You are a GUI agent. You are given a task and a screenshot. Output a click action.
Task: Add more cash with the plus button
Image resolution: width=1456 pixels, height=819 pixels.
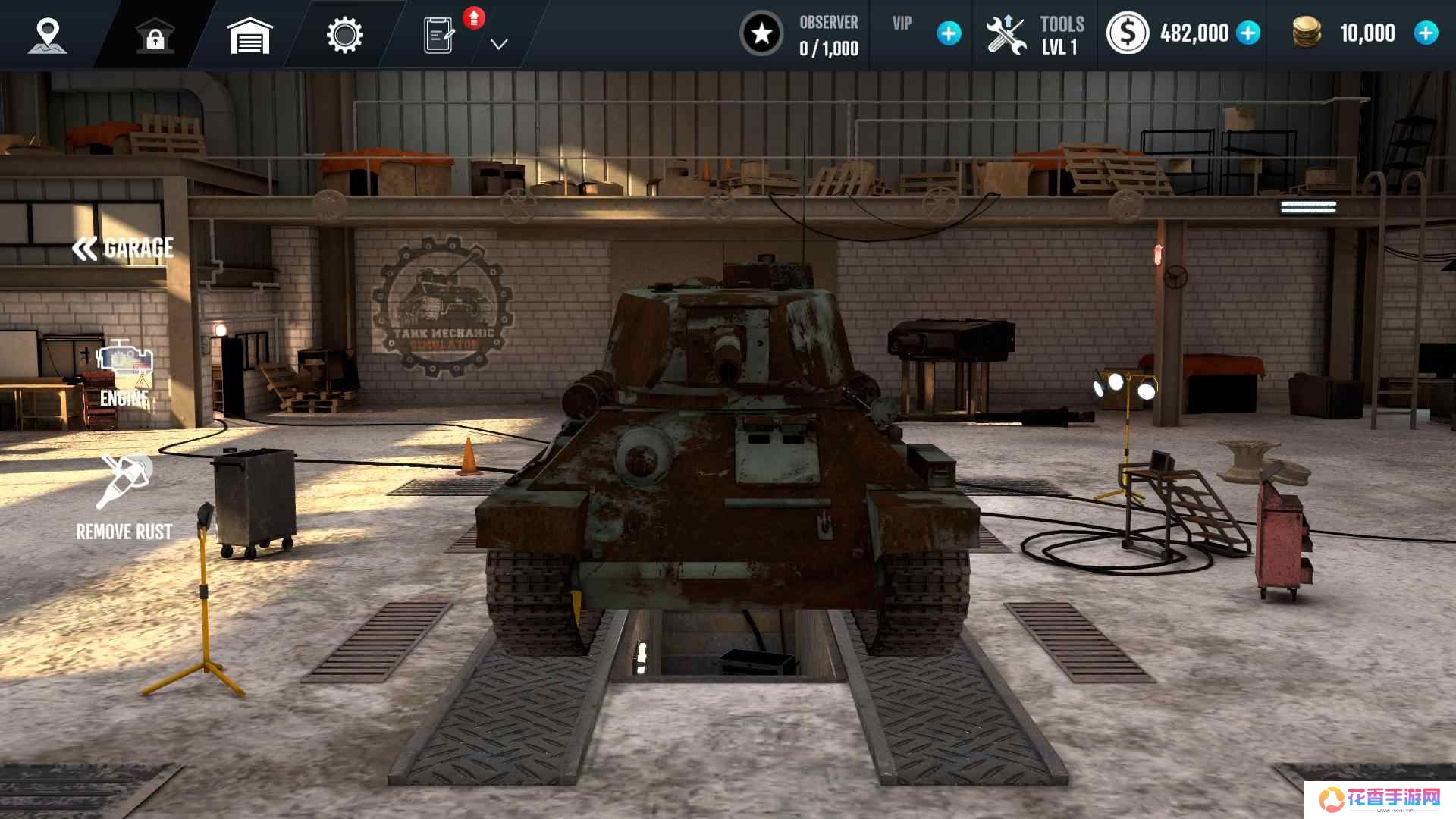pos(1248,33)
